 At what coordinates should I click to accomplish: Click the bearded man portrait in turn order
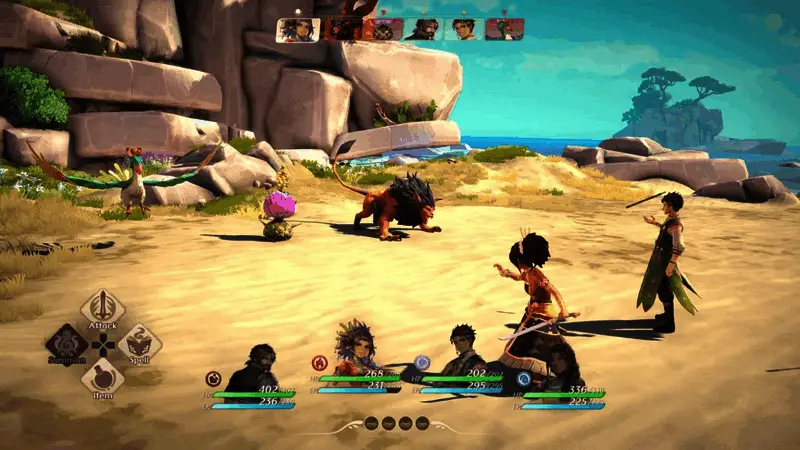[x=422, y=30]
